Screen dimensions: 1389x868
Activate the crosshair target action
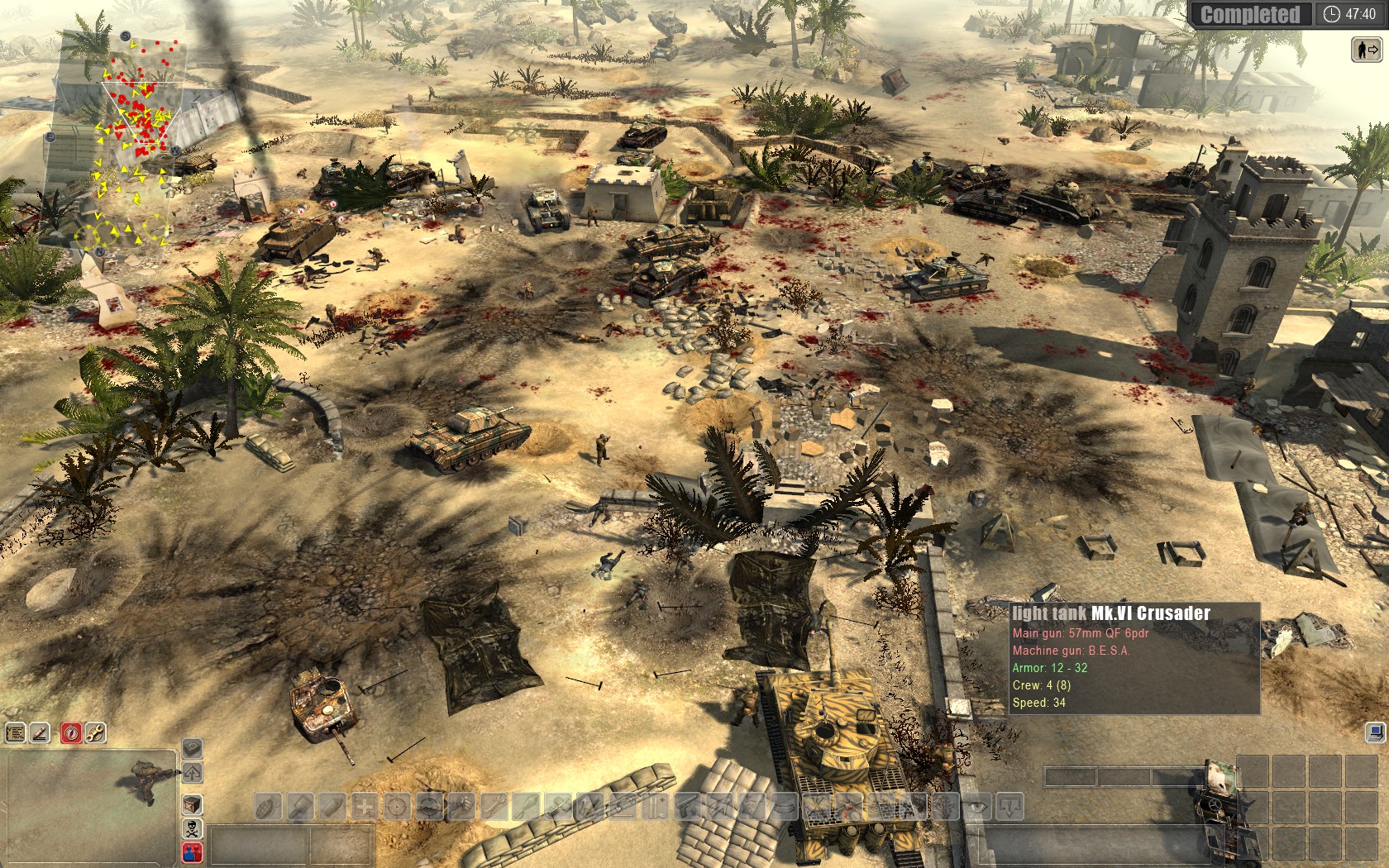point(397,806)
